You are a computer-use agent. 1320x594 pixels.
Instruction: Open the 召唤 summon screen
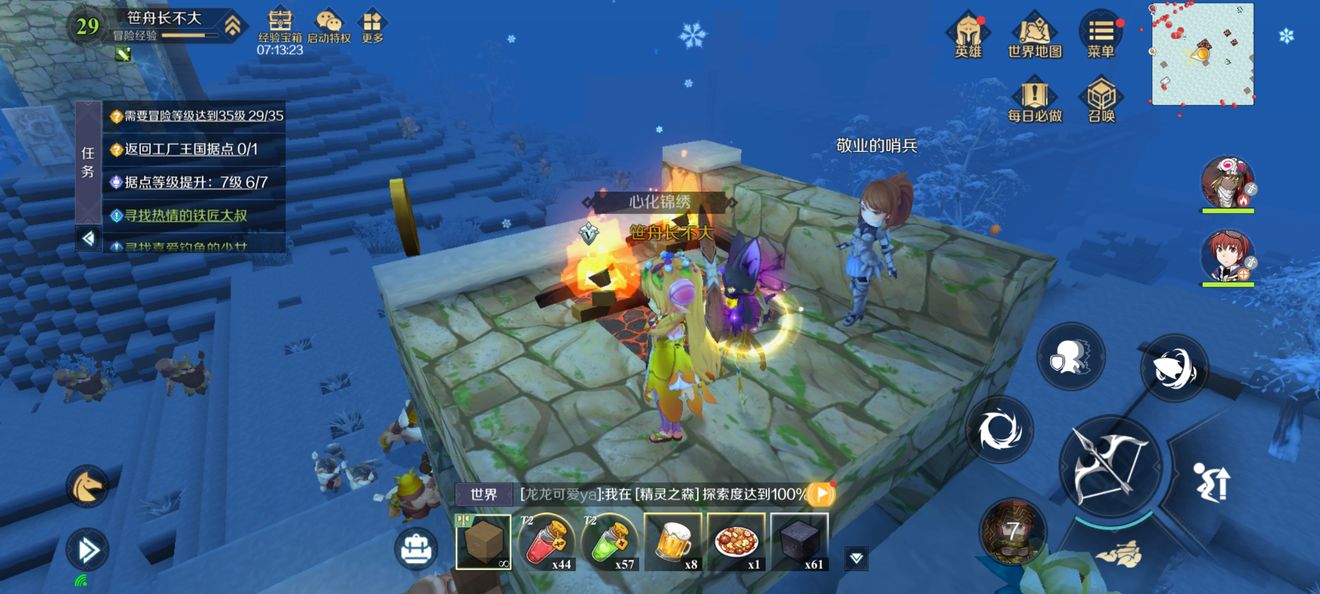(x=1101, y=100)
